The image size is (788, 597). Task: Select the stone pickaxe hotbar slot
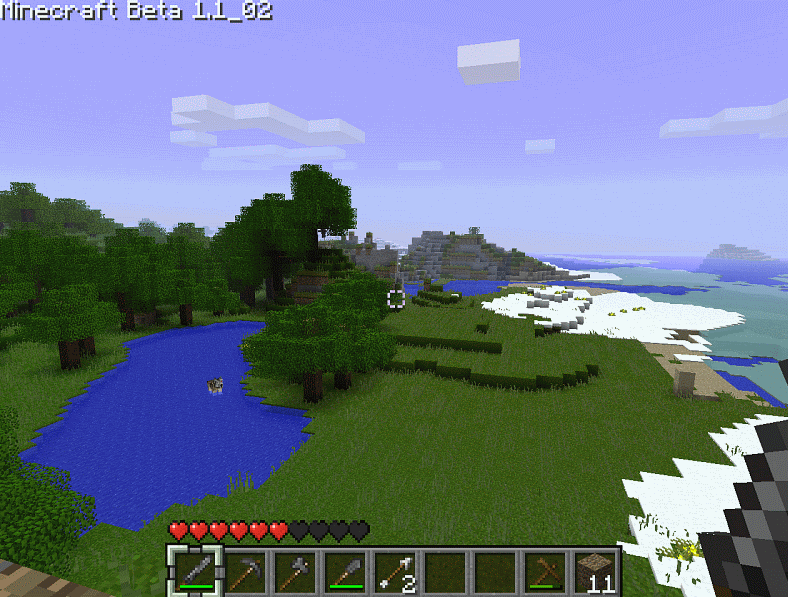[244, 572]
